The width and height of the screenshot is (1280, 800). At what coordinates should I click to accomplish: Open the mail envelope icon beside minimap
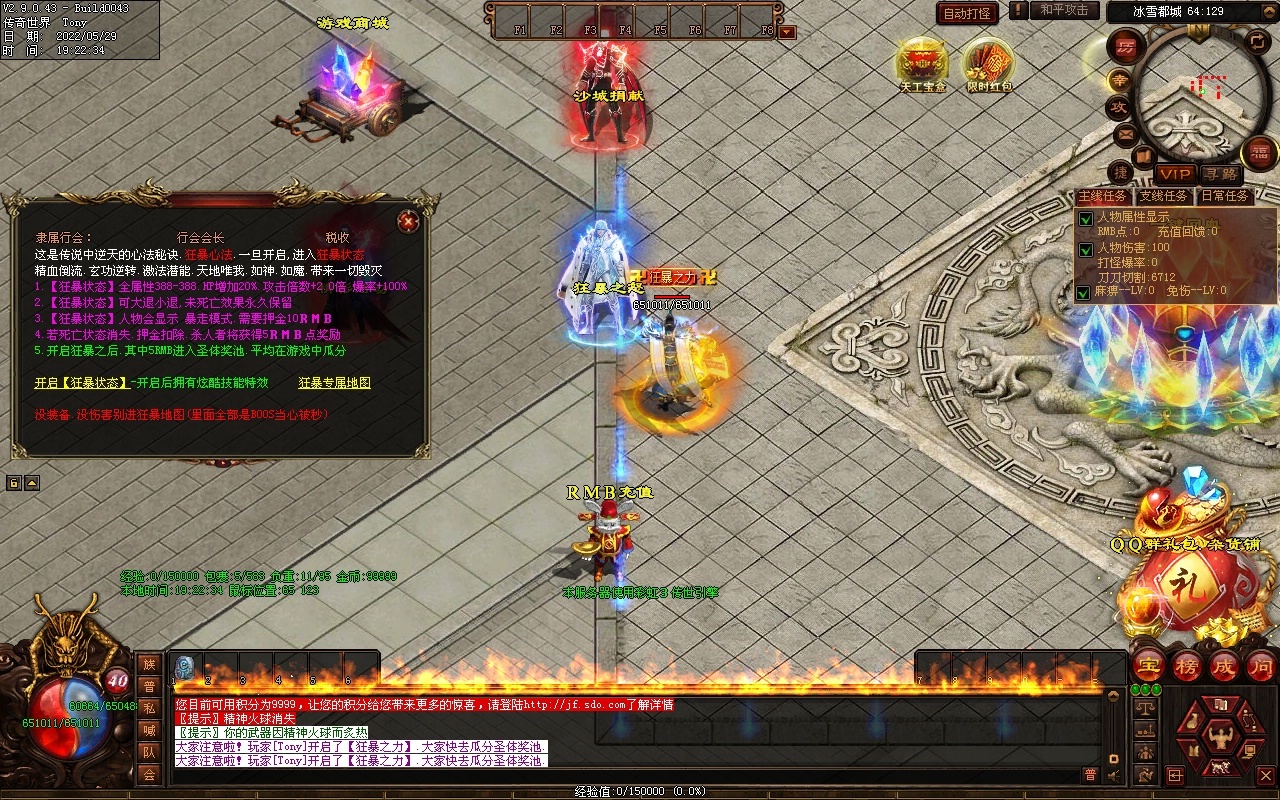pos(1126,134)
